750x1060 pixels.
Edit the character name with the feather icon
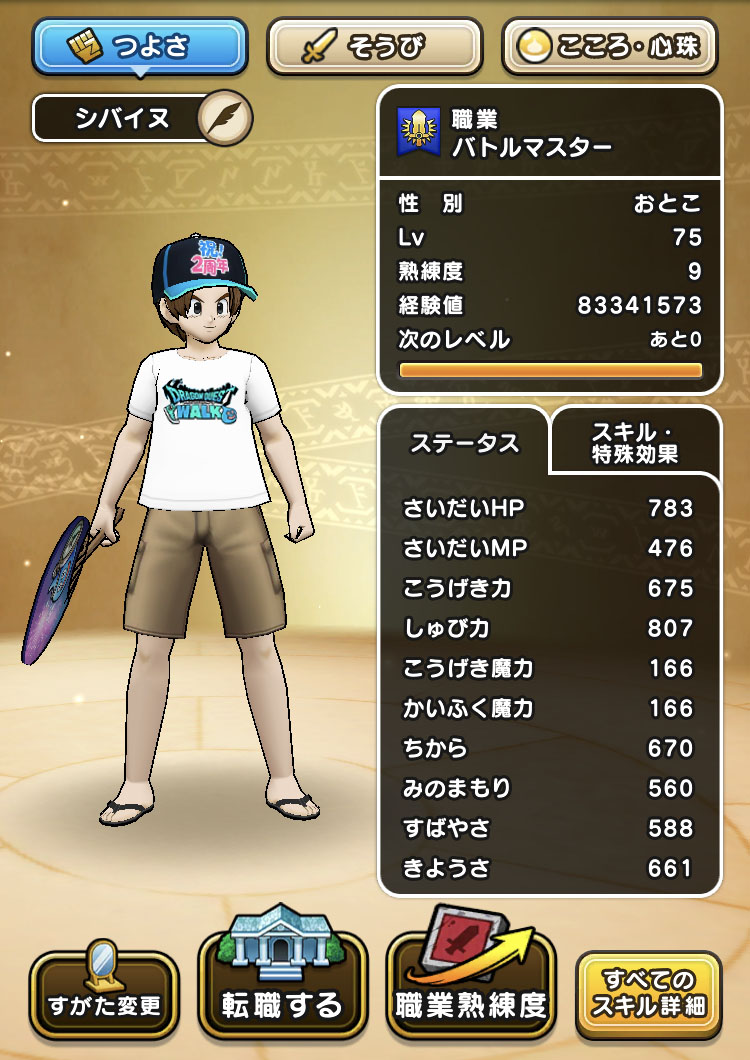tap(225, 119)
